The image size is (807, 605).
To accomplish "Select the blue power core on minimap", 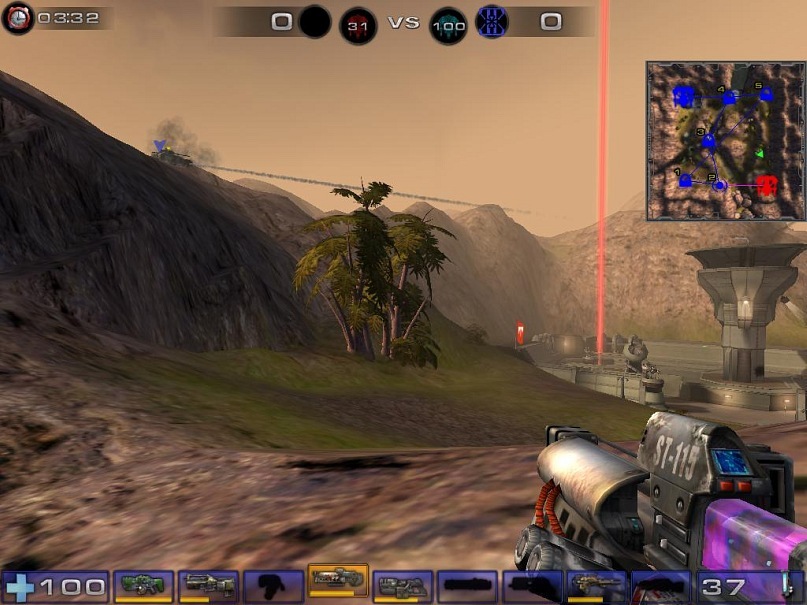I will coord(684,96).
